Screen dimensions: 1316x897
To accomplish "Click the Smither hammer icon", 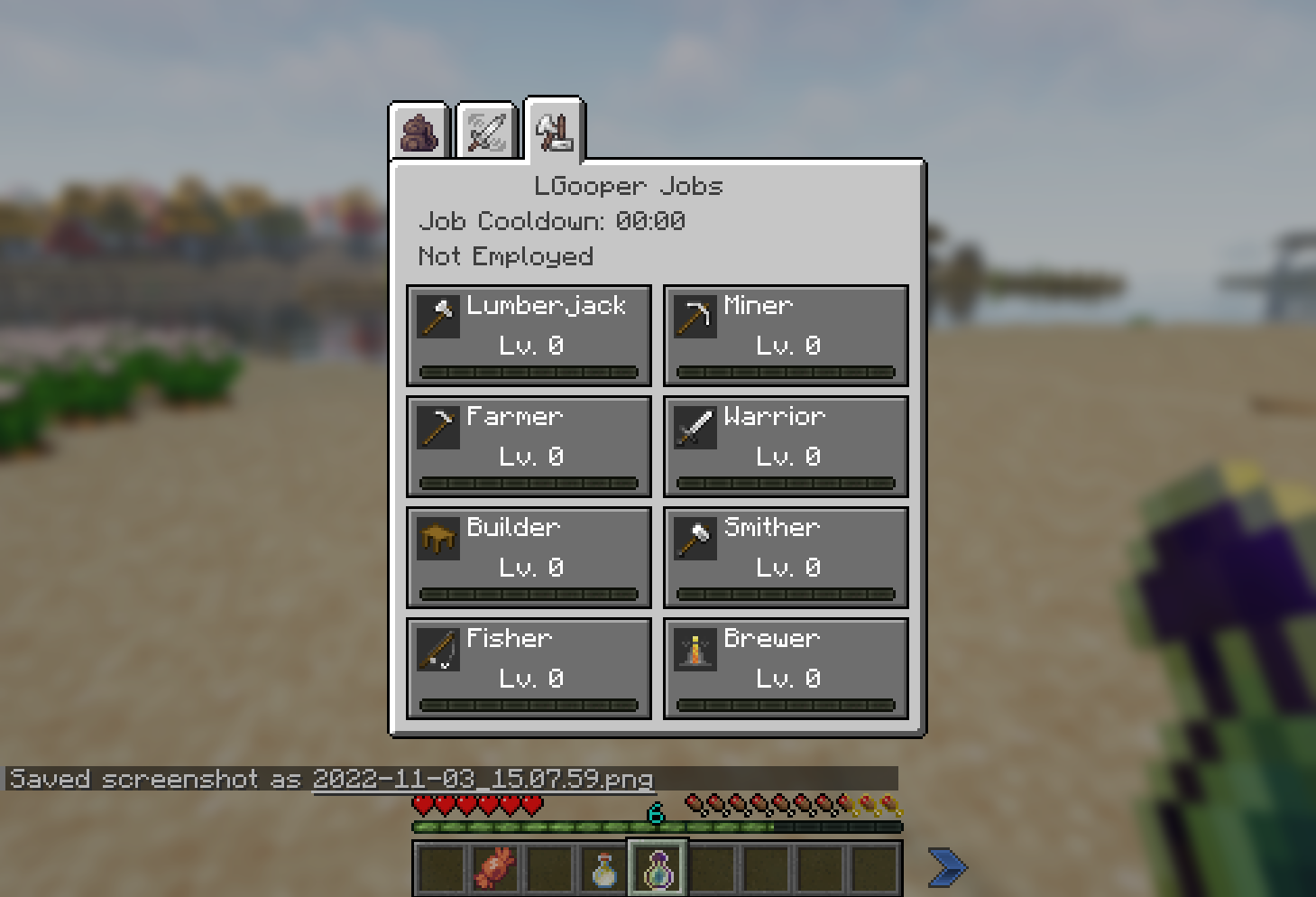I will (695, 538).
